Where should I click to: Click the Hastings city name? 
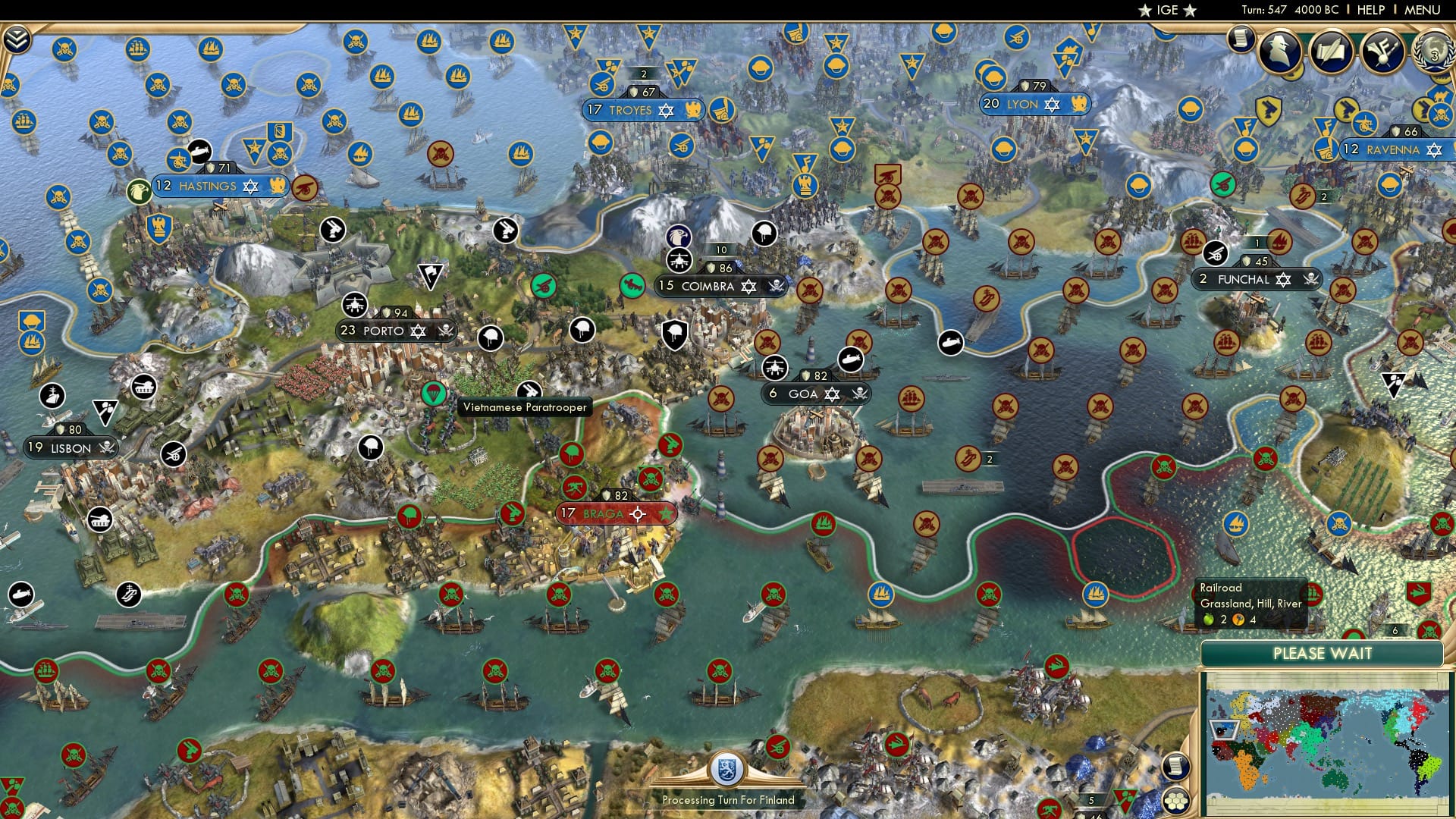tap(207, 186)
